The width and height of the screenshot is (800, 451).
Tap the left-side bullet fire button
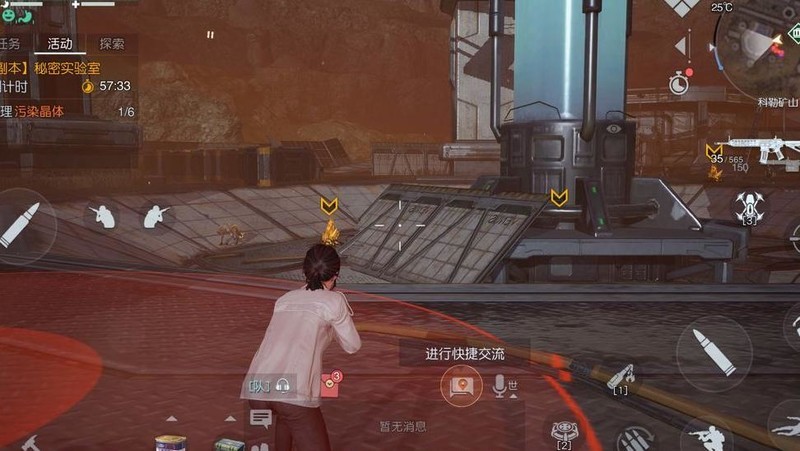click(22, 226)
